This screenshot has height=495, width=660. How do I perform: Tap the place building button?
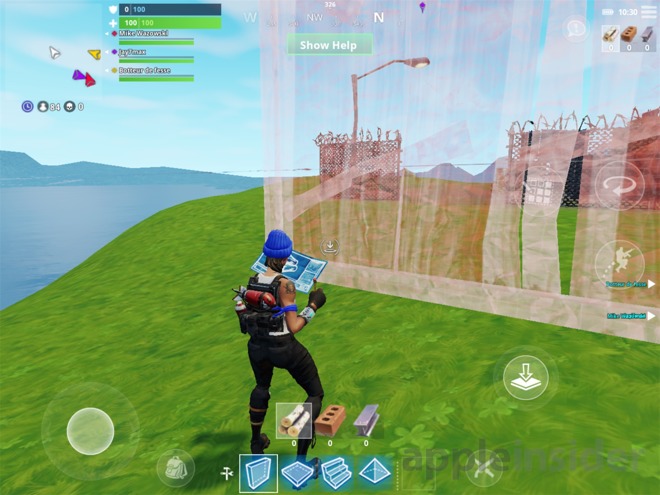[x=524, y=378]
